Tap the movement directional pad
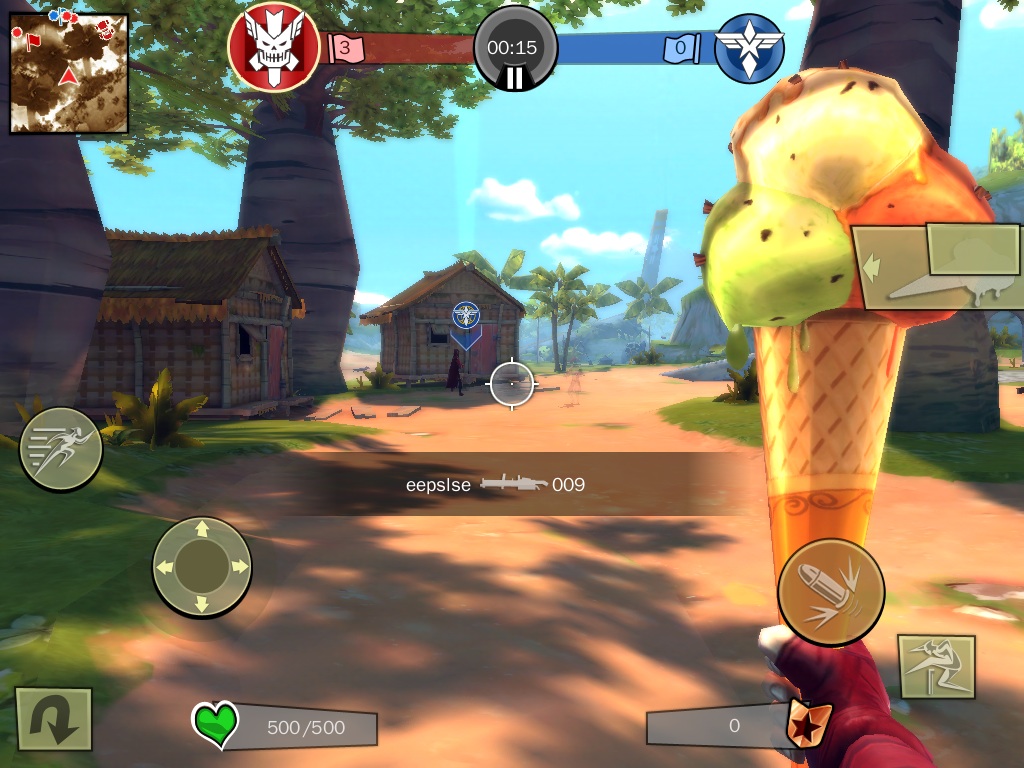The height and width of the screenshot is (768, 1024). coord(202,566)
